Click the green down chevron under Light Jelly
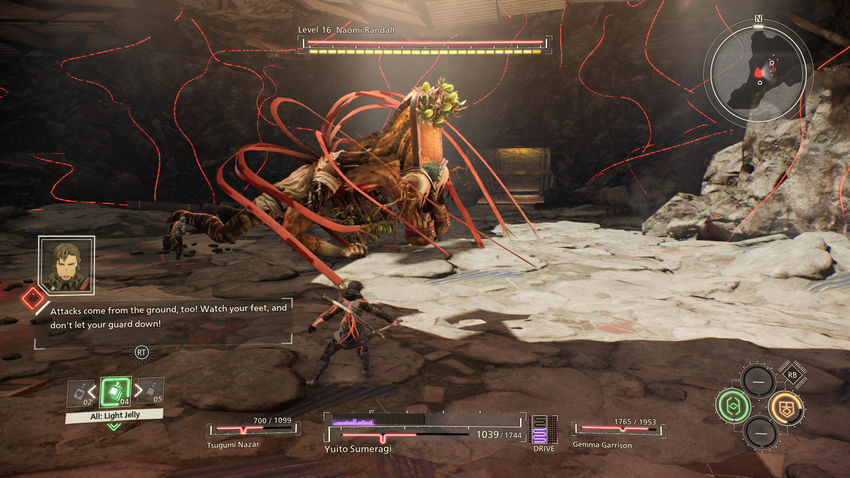The width and height of the screenshot is (850, 478). (114, 426)
